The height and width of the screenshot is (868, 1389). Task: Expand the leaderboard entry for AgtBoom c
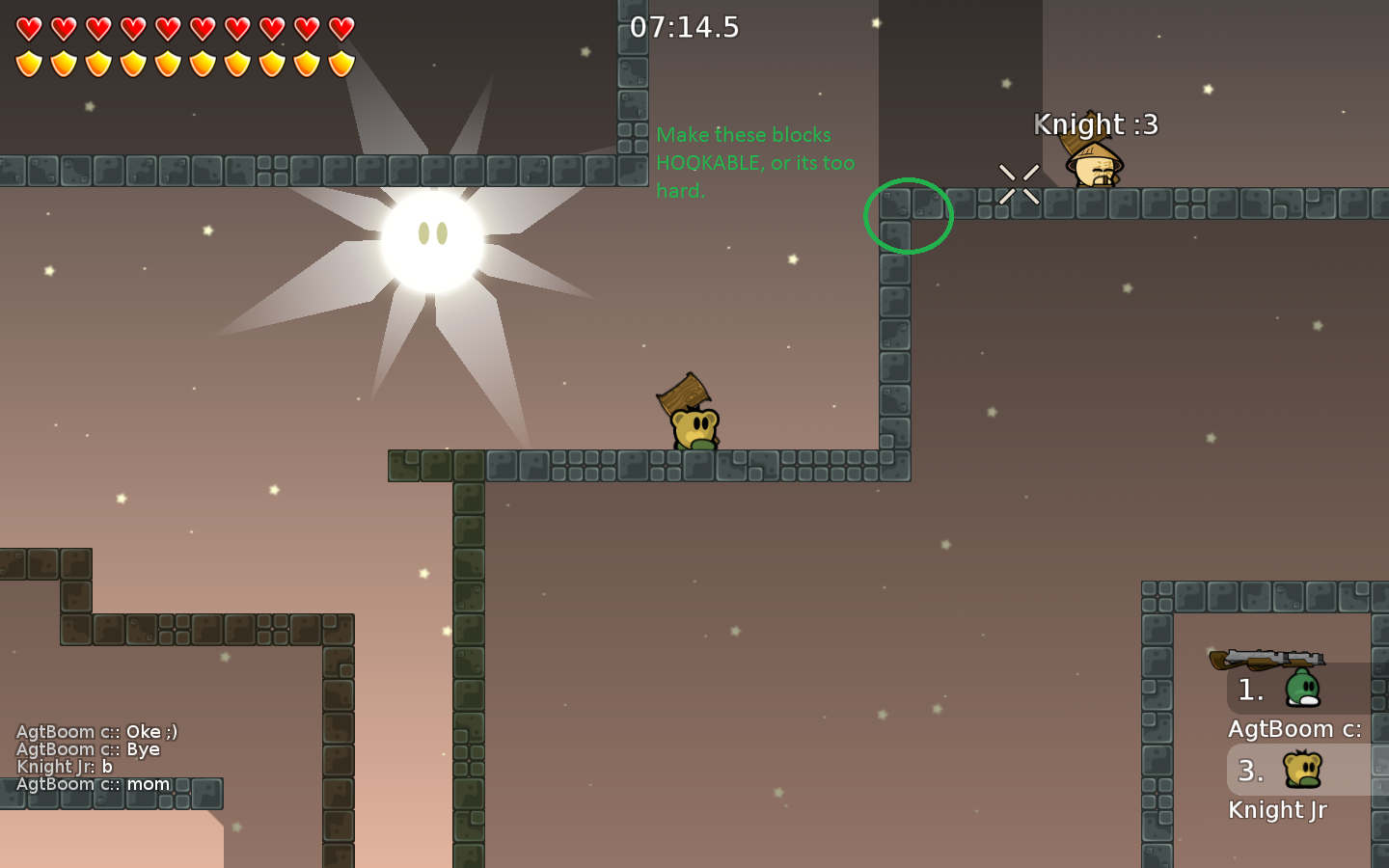pos(1294,729)
